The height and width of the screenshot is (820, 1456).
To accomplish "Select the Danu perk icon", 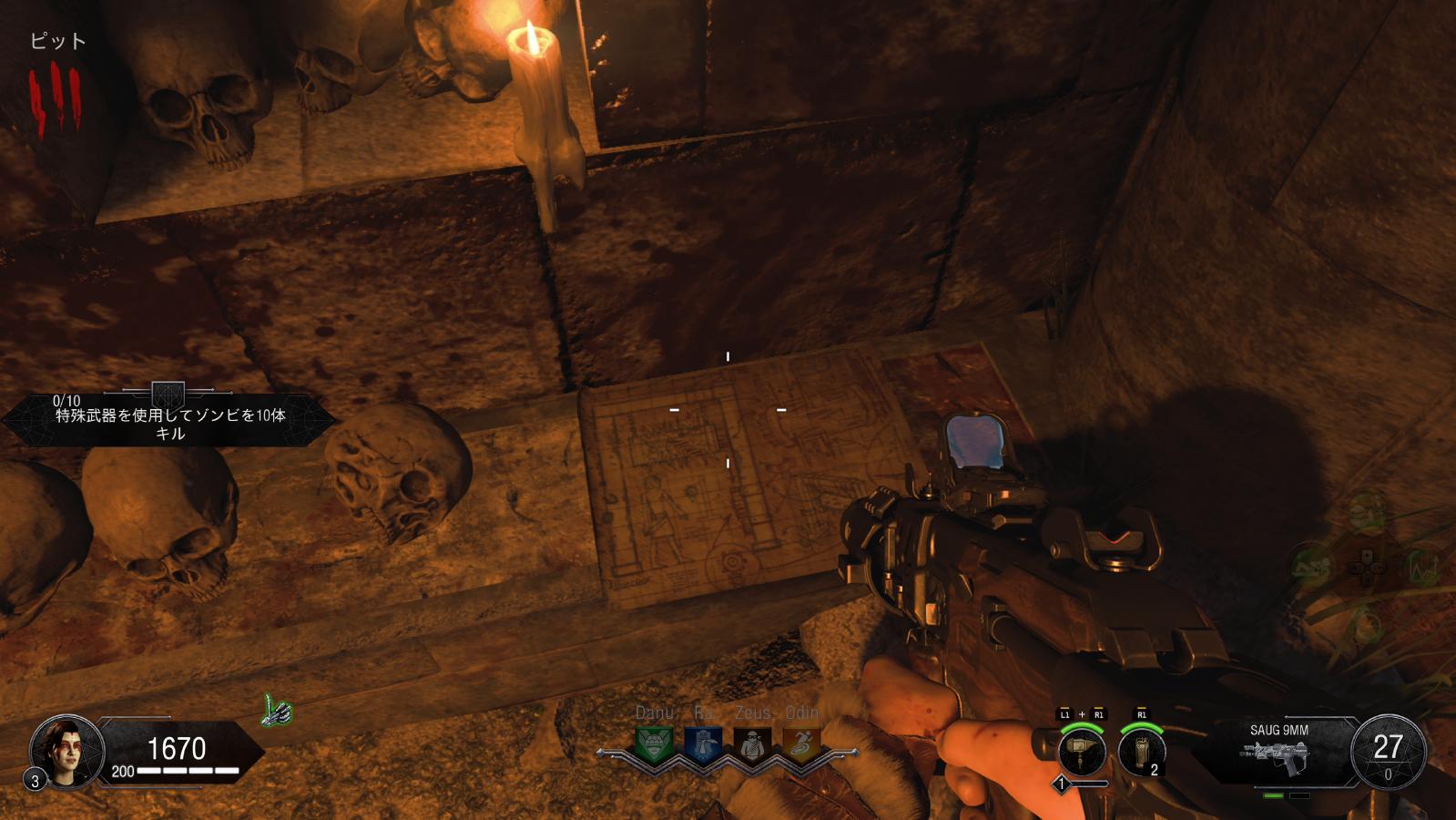I will click(x=654, y=746).
